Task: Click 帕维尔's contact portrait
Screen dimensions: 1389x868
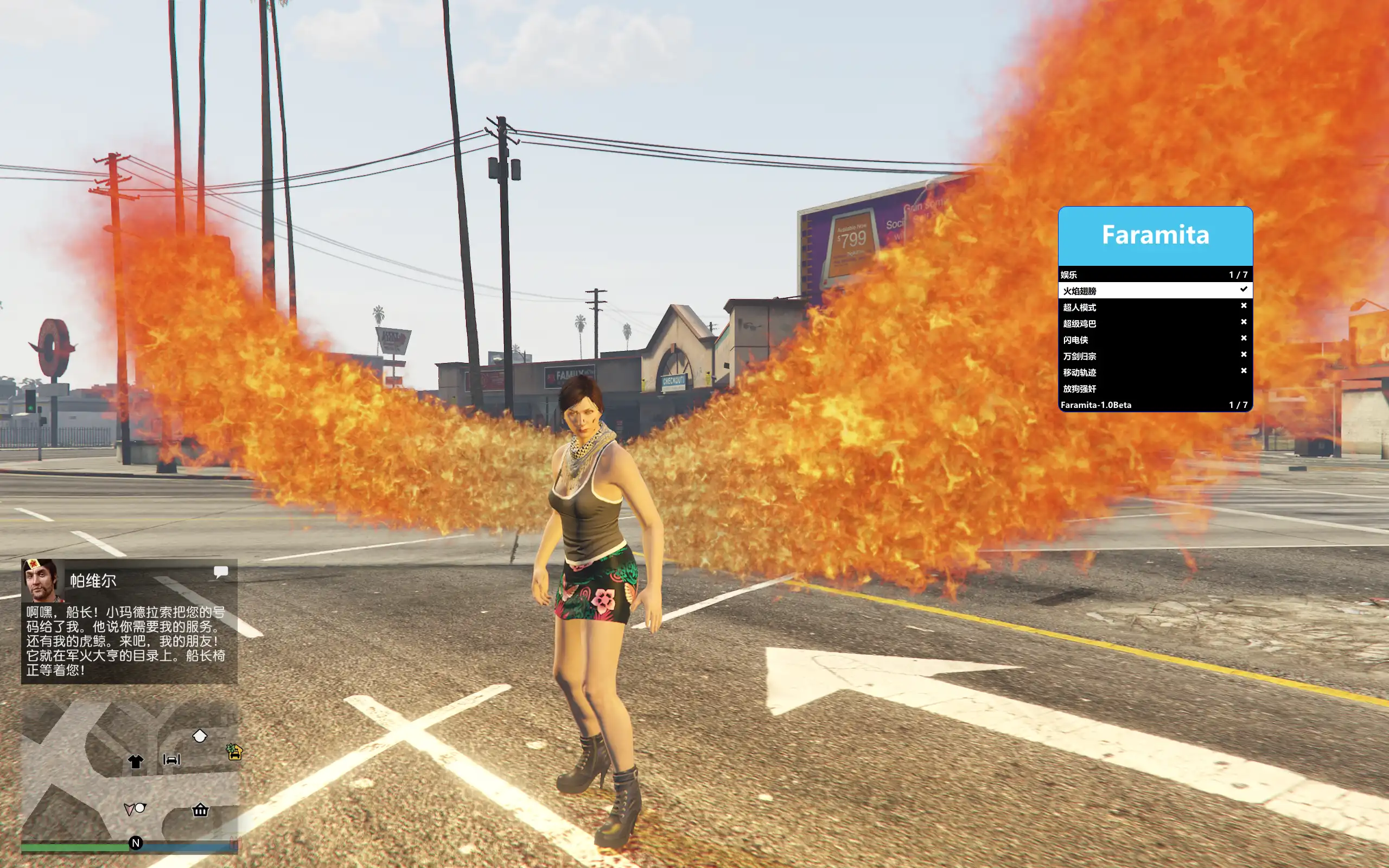Action: pos(41,579)
